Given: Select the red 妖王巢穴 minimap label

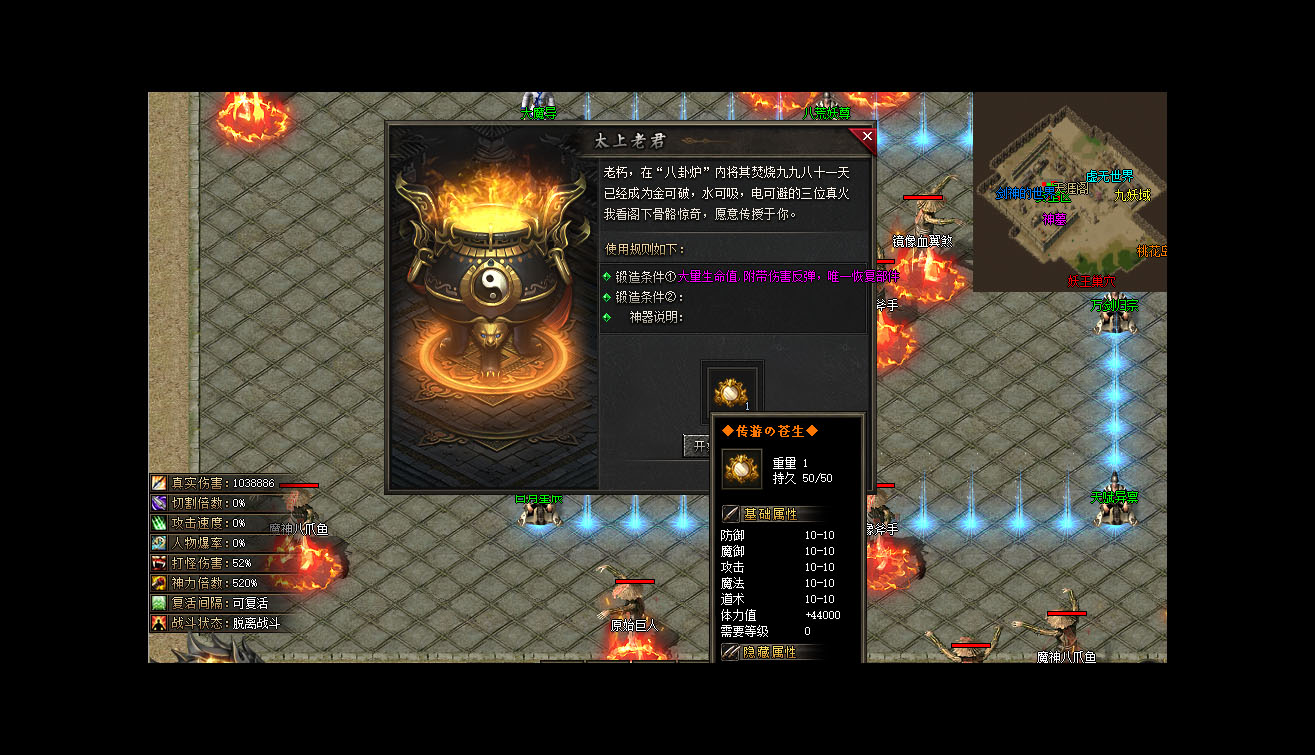Looking at the screenshot, I should [x=1092, y=282].
